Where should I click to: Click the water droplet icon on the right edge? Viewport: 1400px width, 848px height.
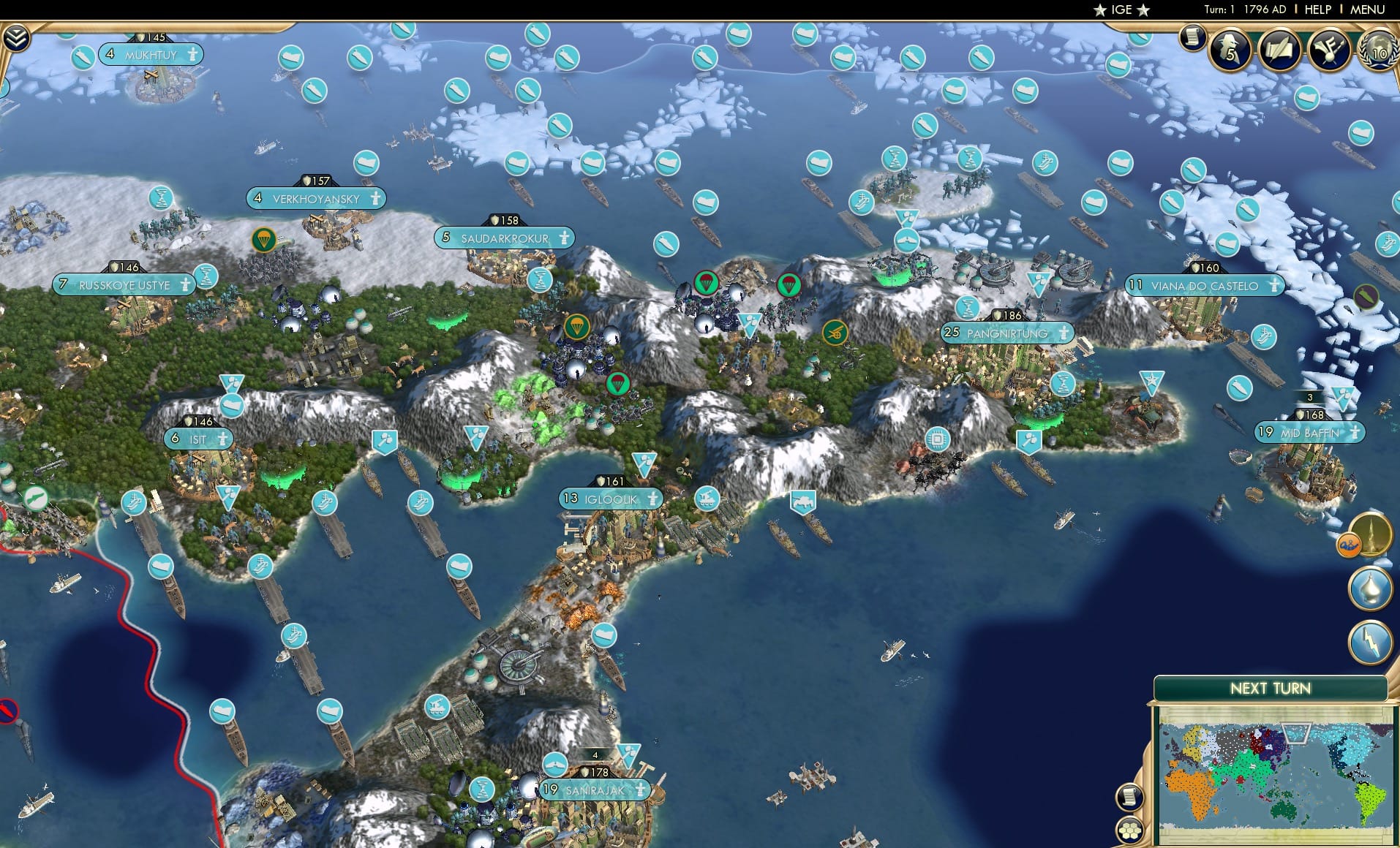1369,587
